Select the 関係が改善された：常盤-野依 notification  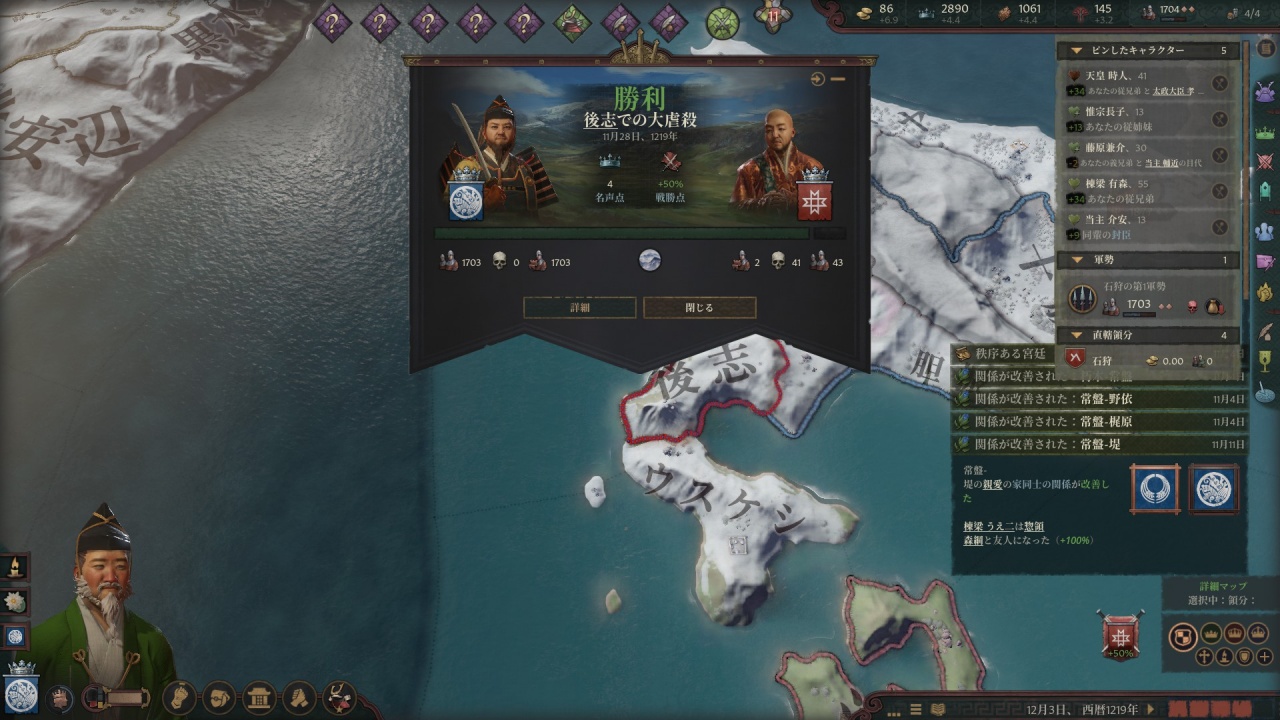(1100, 399)
